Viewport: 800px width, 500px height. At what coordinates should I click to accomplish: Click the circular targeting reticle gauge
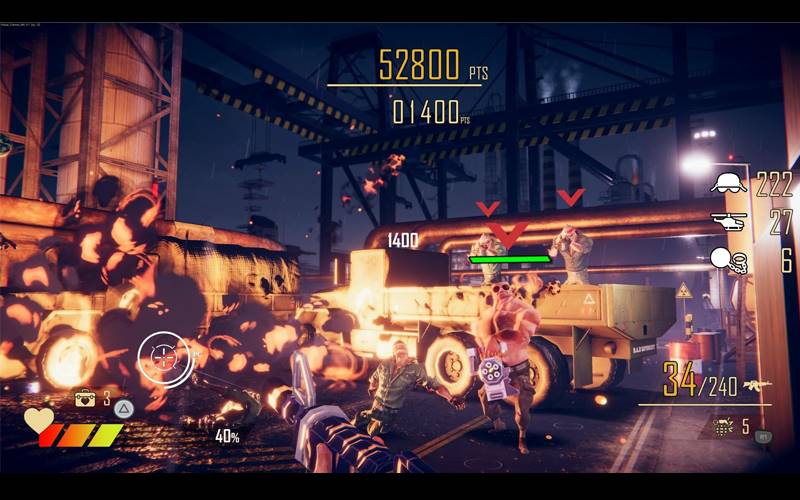(163, 357)
